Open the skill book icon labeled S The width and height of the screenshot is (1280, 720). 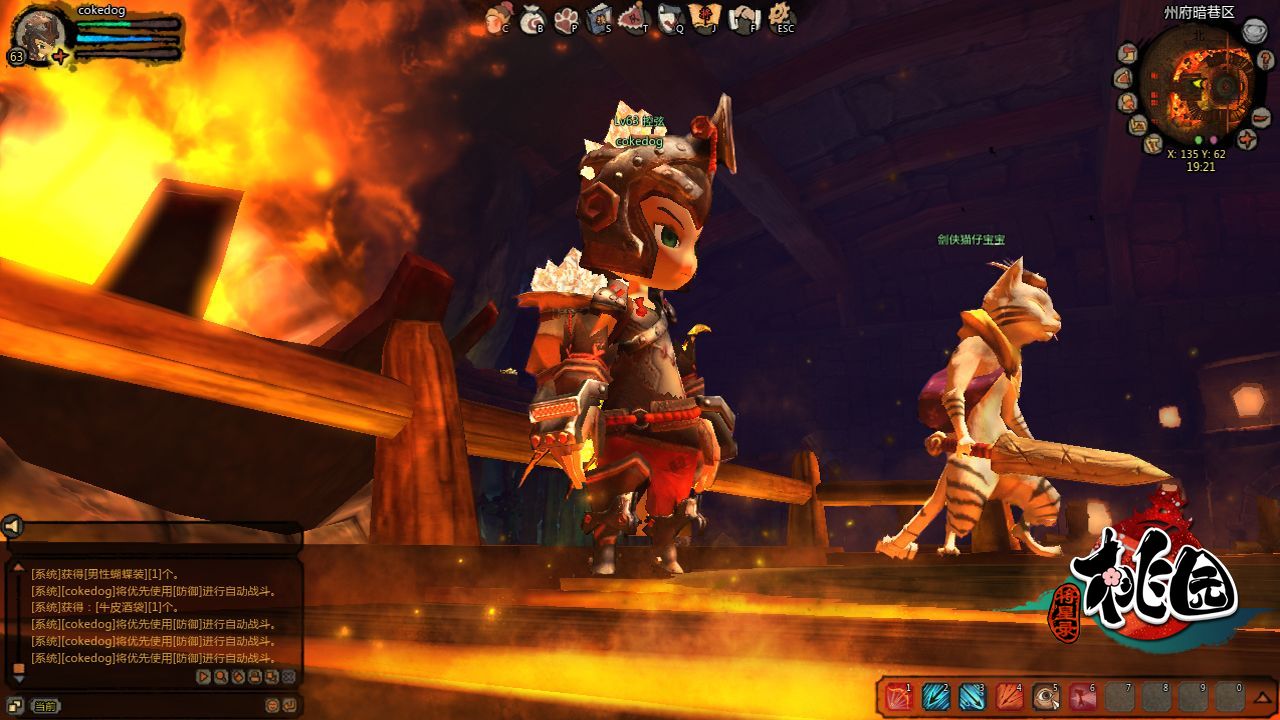pyautogui.click(x=599, y=18)
